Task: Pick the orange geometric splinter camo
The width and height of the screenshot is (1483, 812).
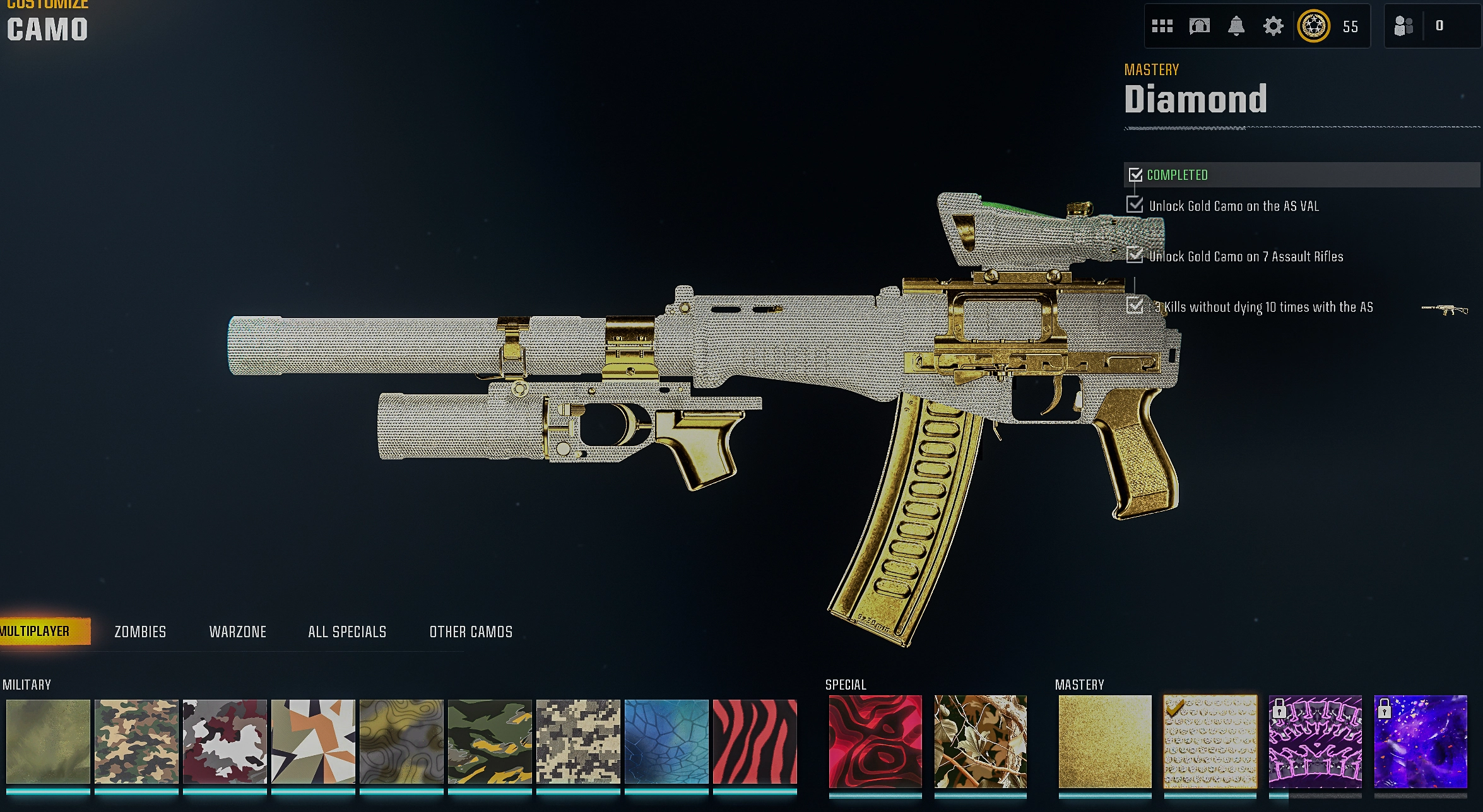Action: (313, 742)
